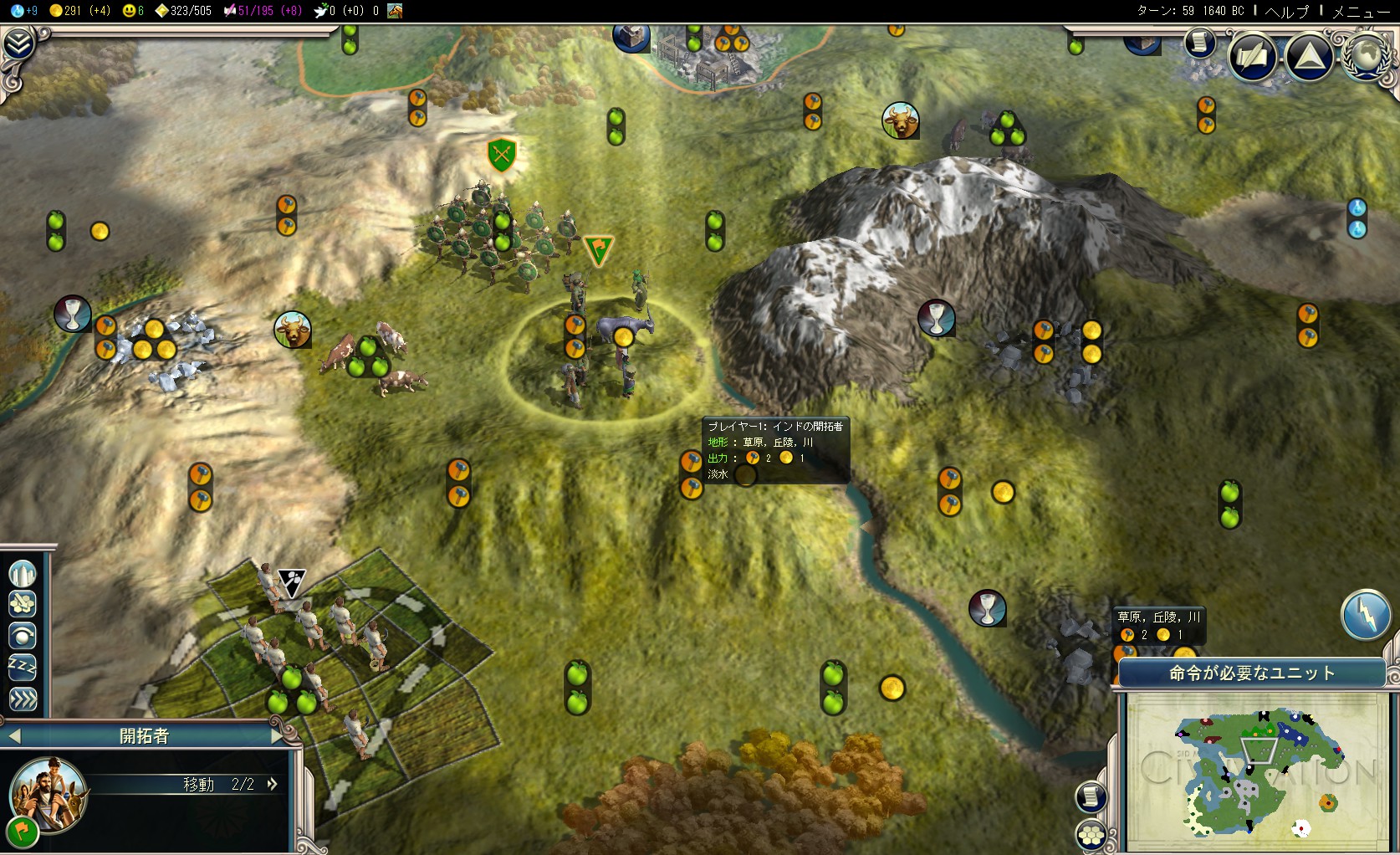Select the move-to unit command icon
Screen dimensions: 1400x855
coord(23,636)
